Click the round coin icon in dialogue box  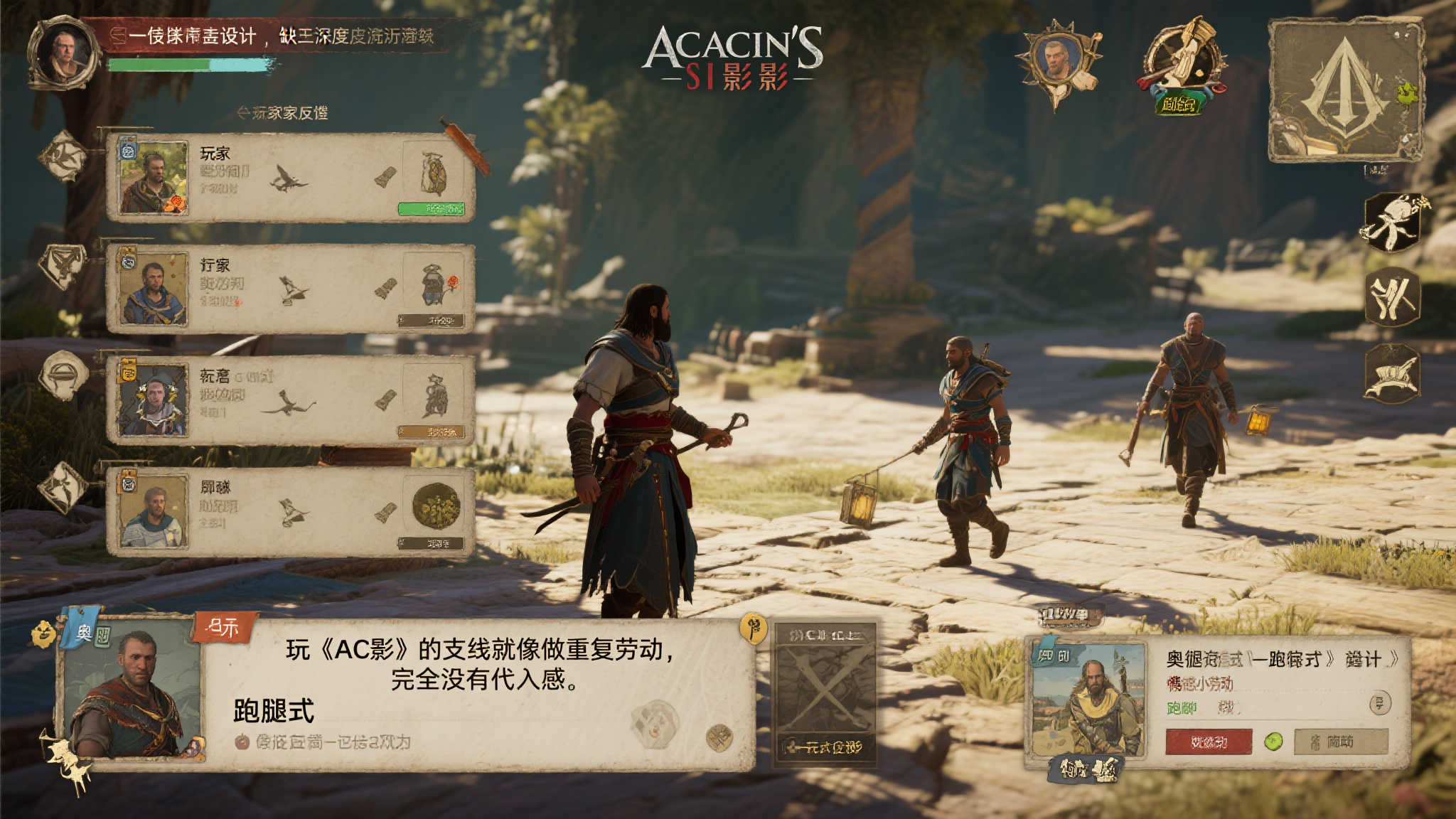point(719,738)
